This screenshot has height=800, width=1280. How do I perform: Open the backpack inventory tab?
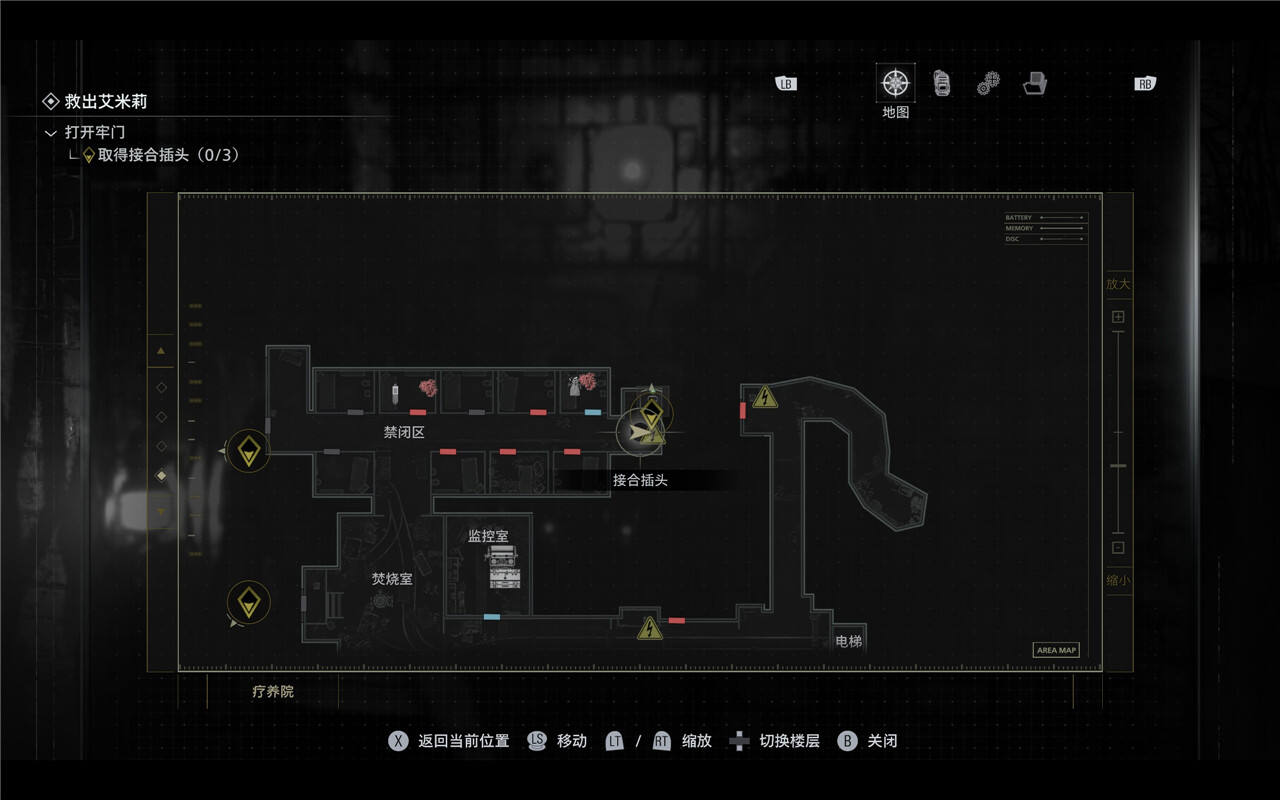[942, 83]
